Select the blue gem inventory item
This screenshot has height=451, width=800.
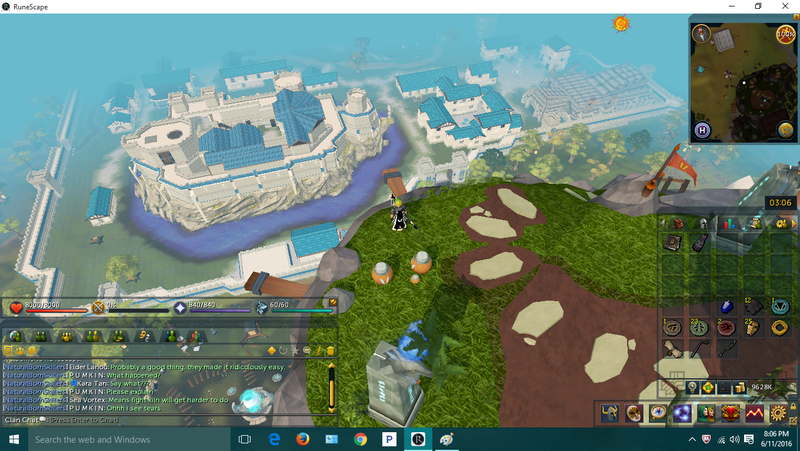point(728,306)
